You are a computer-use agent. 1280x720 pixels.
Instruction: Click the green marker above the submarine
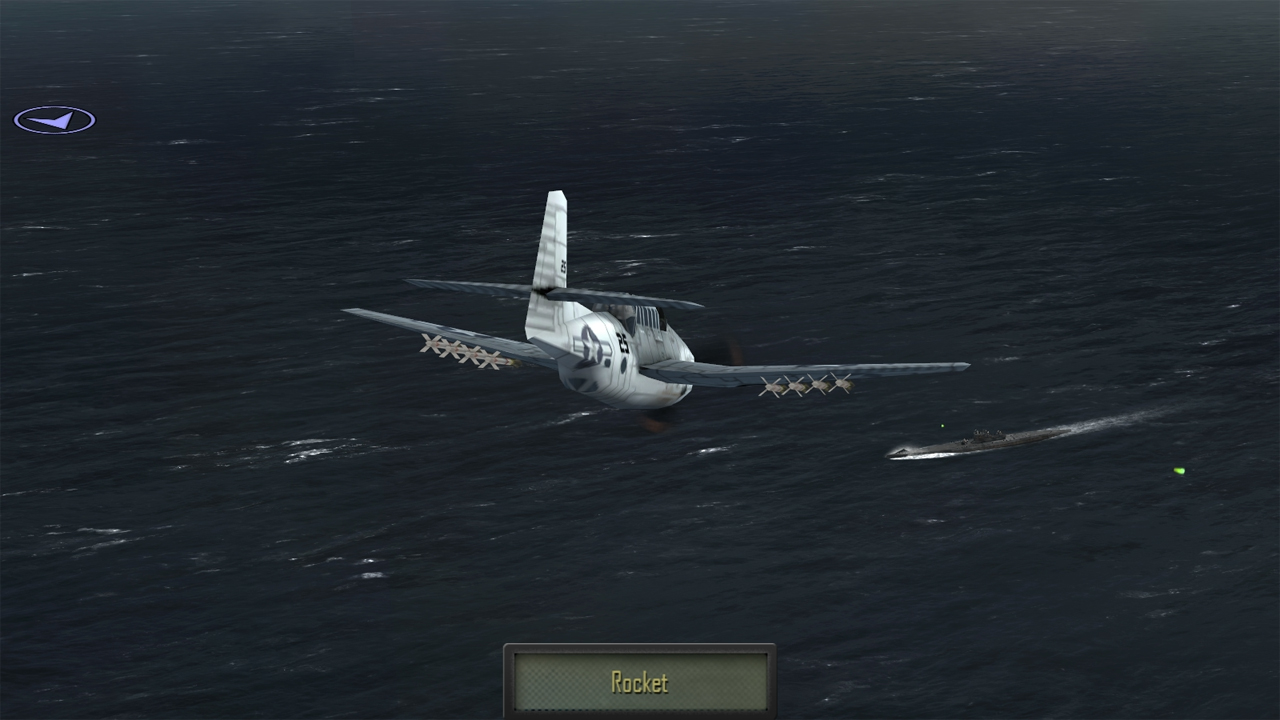(940, 425)
